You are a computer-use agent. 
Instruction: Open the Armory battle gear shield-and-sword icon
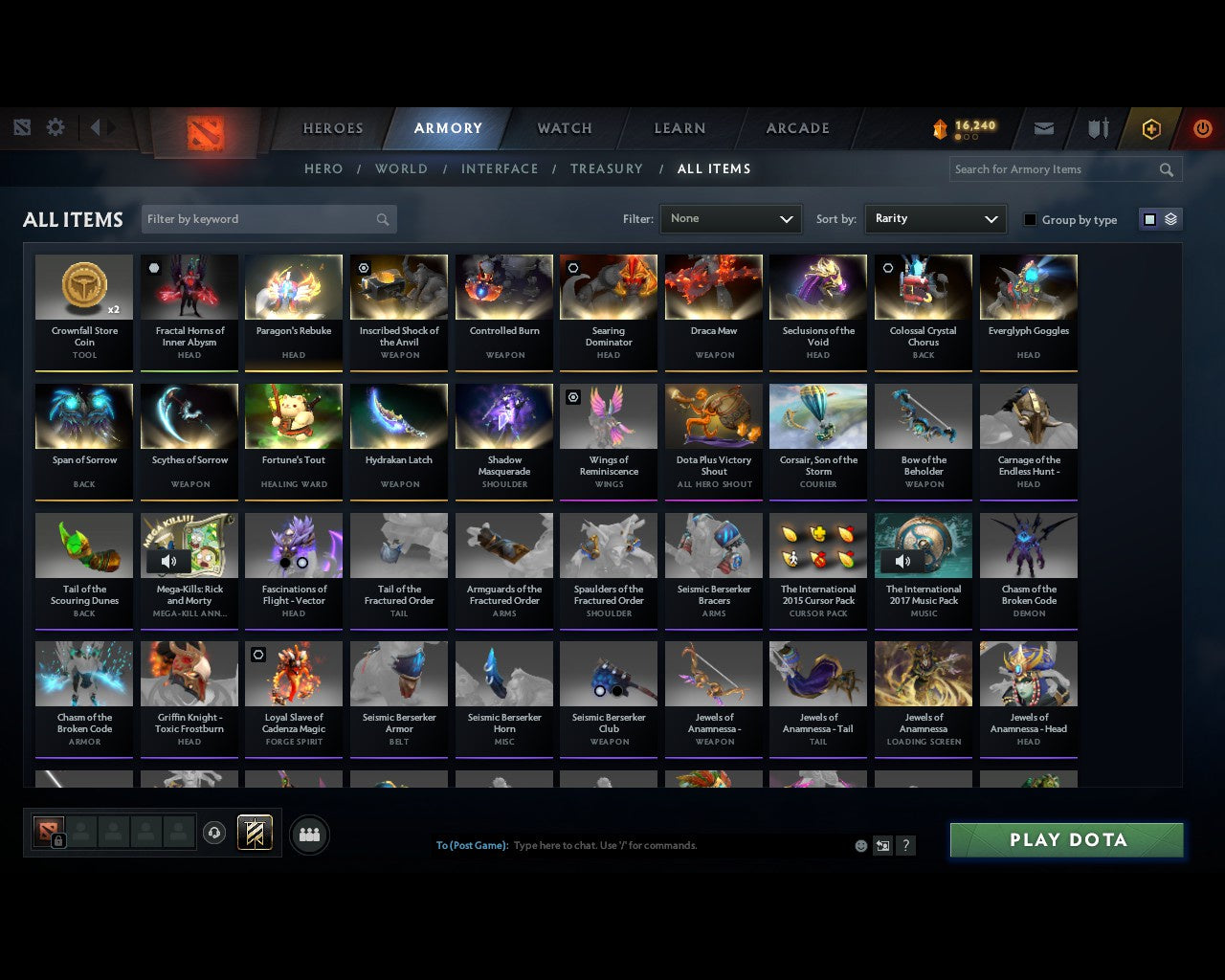[1097, 127]
